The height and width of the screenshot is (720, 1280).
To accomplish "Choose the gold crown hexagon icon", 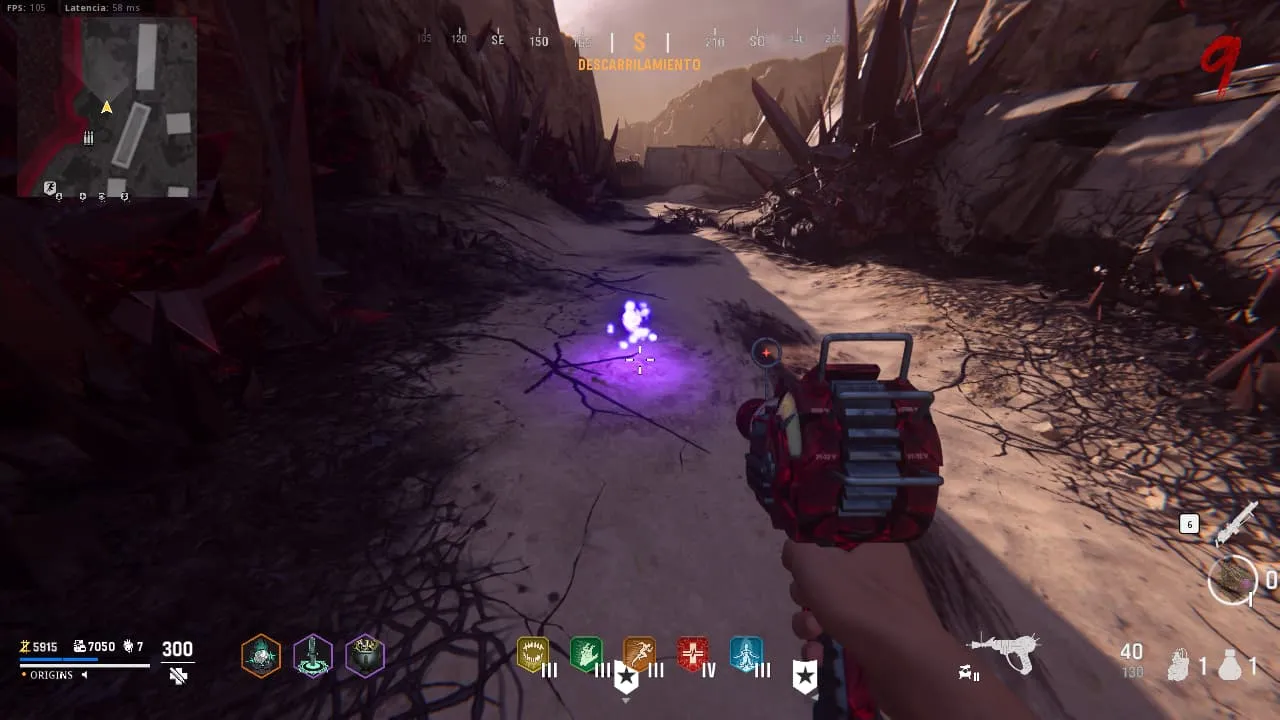I will 365,656.
